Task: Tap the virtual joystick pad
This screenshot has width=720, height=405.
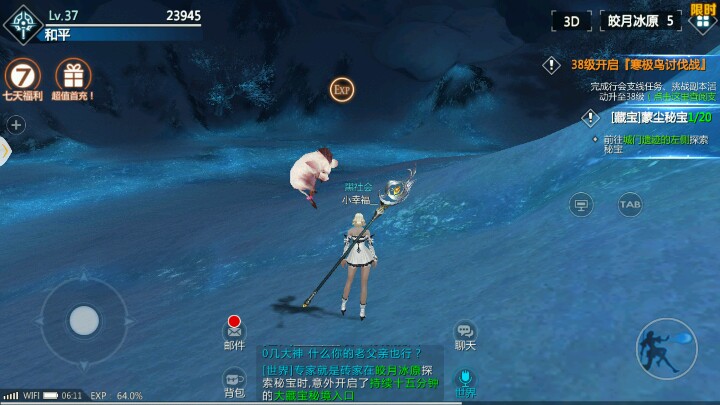Action: coord(84,321)
